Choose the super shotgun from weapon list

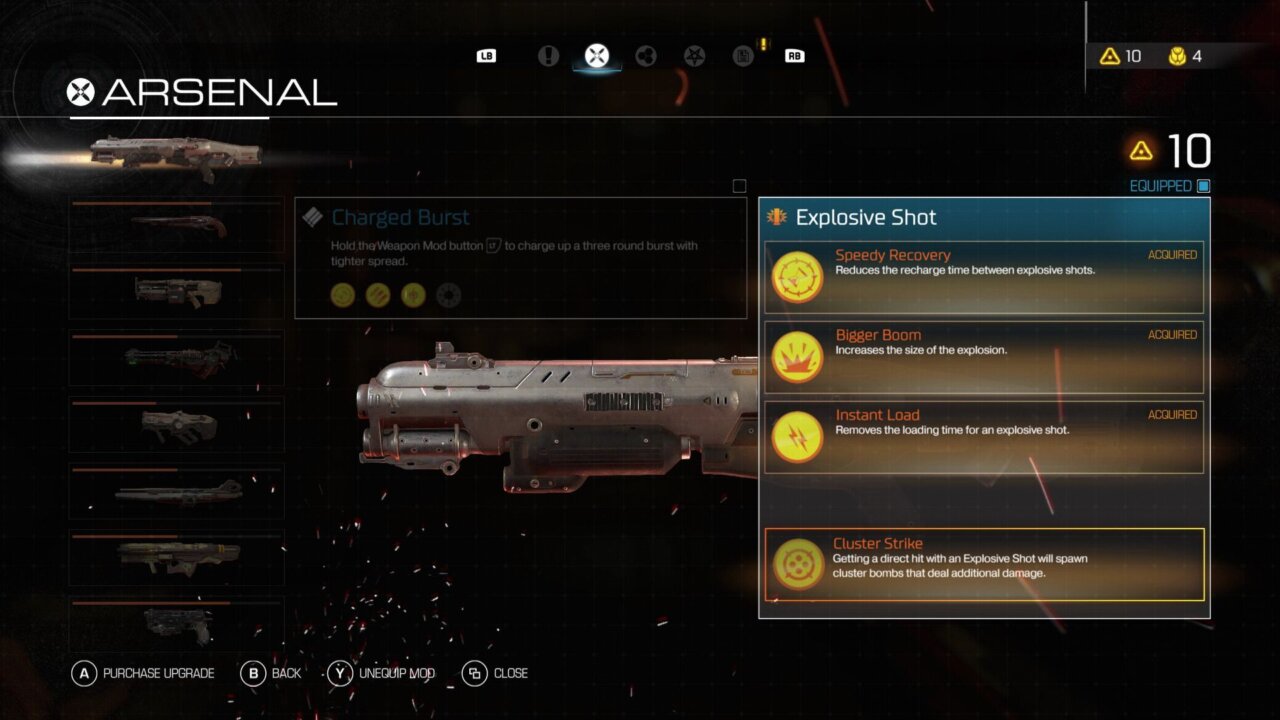tap(176, 225)
